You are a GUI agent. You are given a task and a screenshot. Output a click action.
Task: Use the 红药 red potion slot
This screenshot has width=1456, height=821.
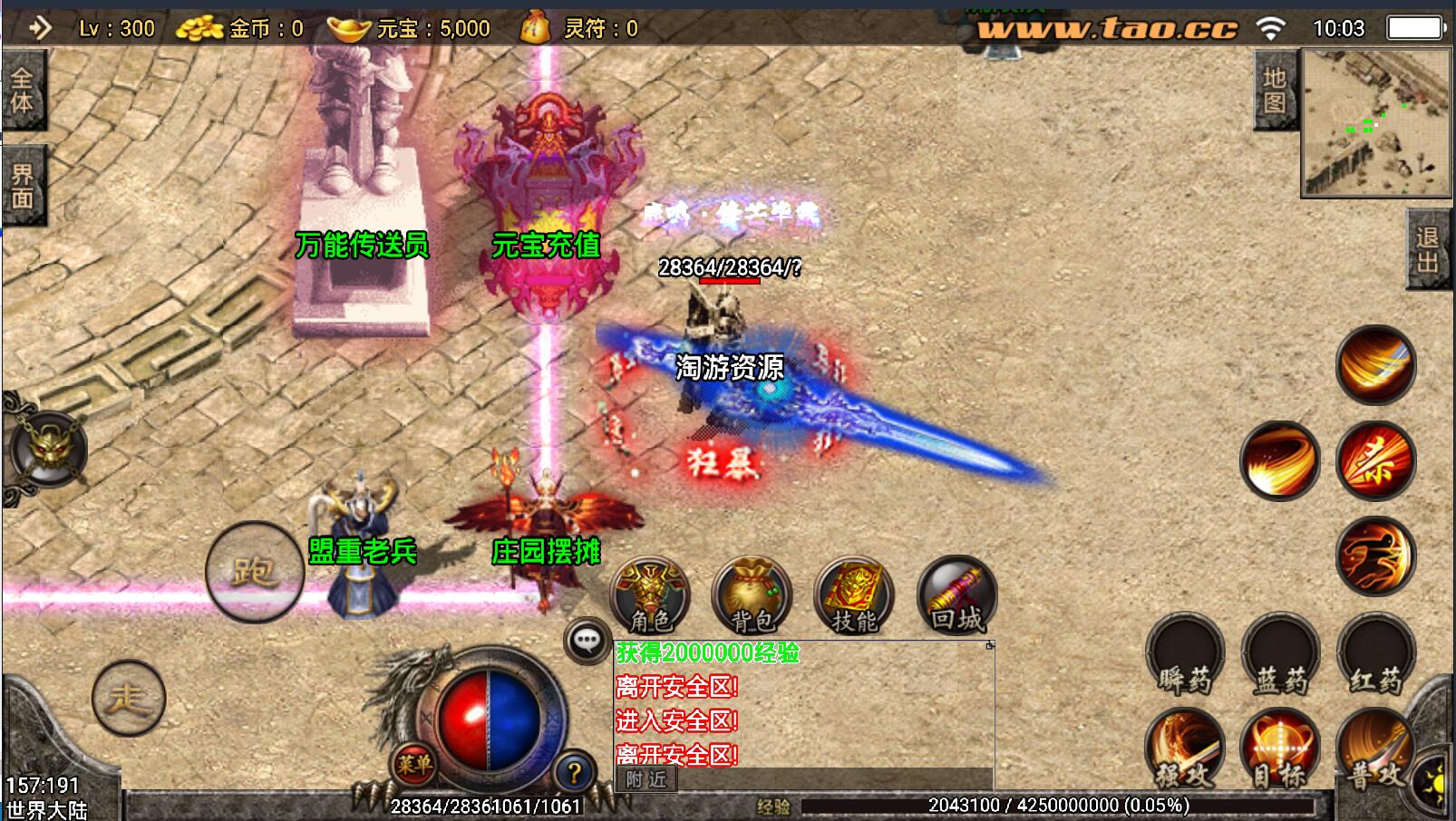tap(1375, 654)
